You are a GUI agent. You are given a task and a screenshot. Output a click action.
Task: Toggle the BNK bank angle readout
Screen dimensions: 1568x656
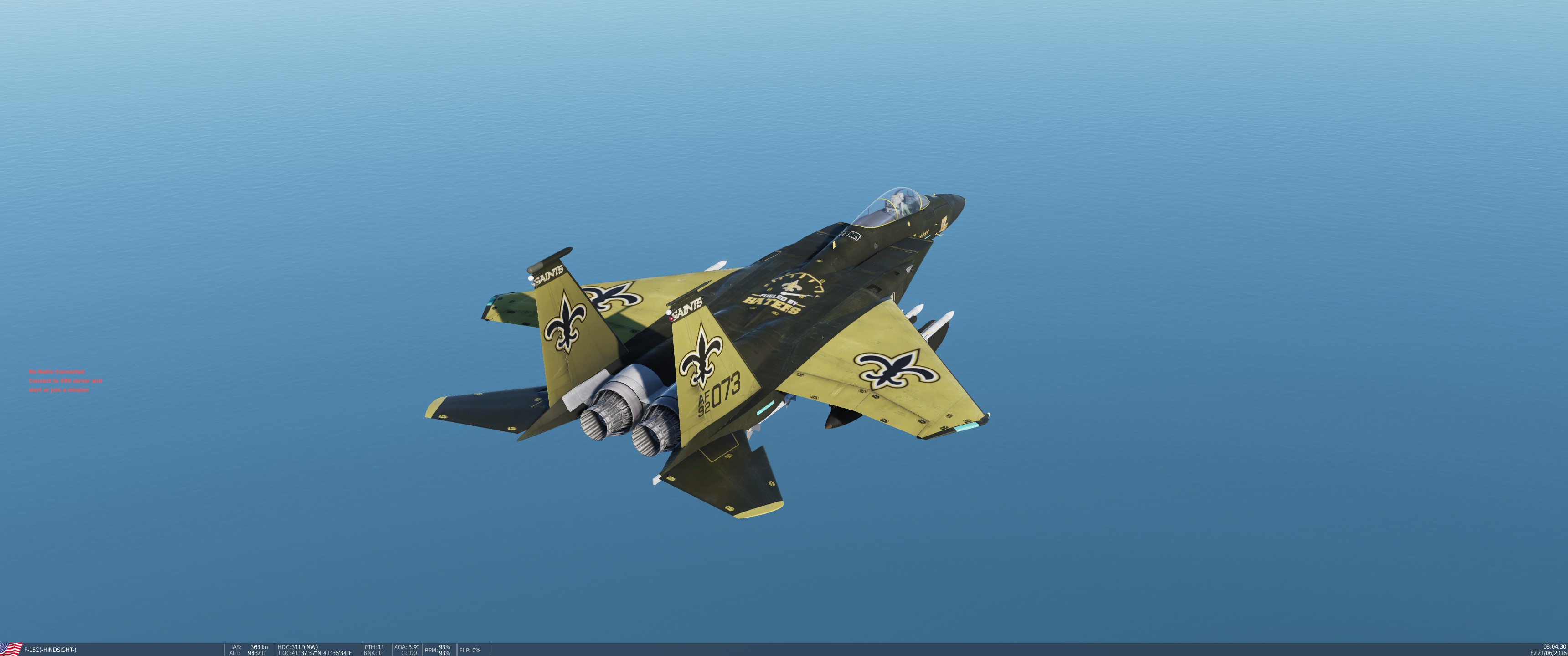tap(374, 653)
